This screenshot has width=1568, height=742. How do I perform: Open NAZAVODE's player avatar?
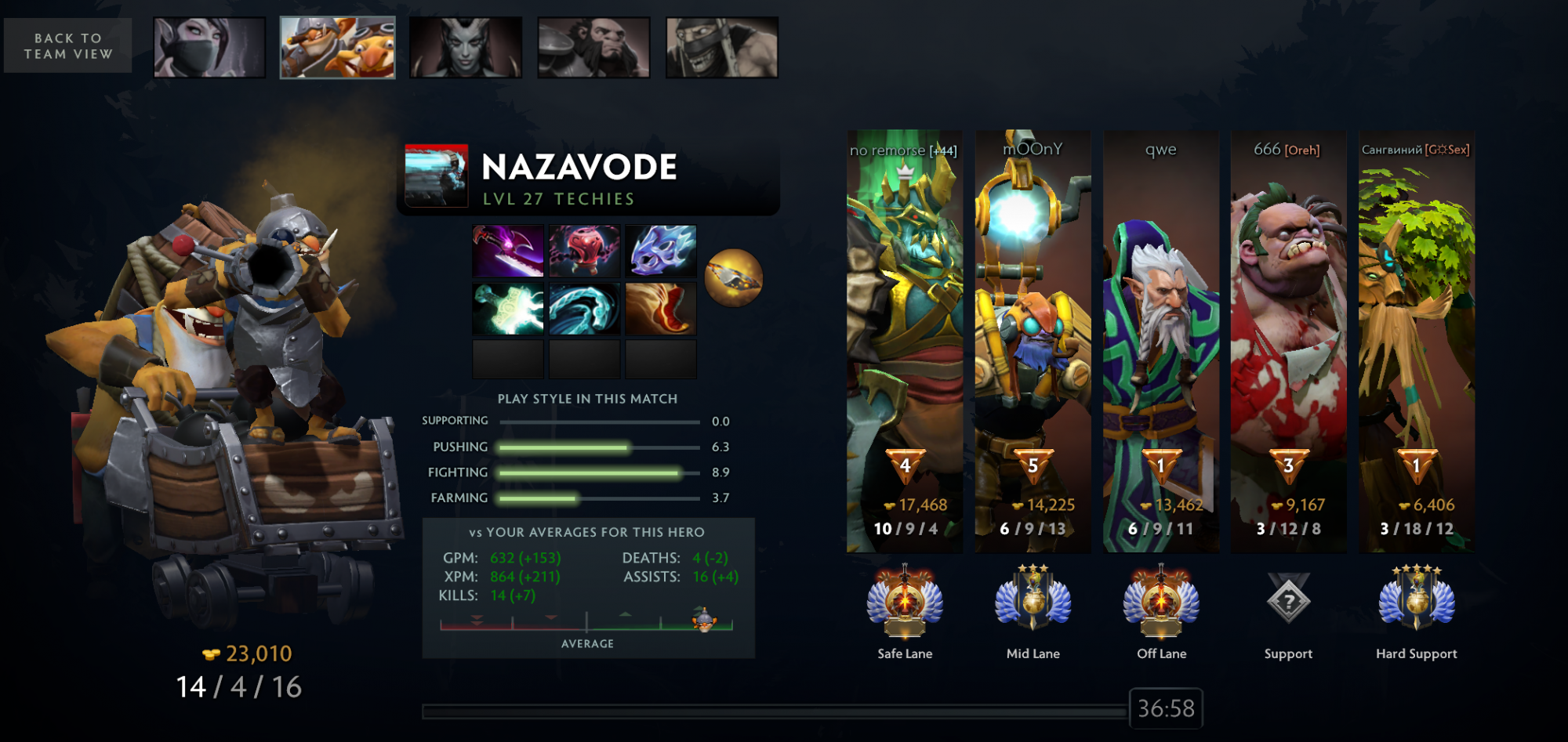[x=436, y=176]
